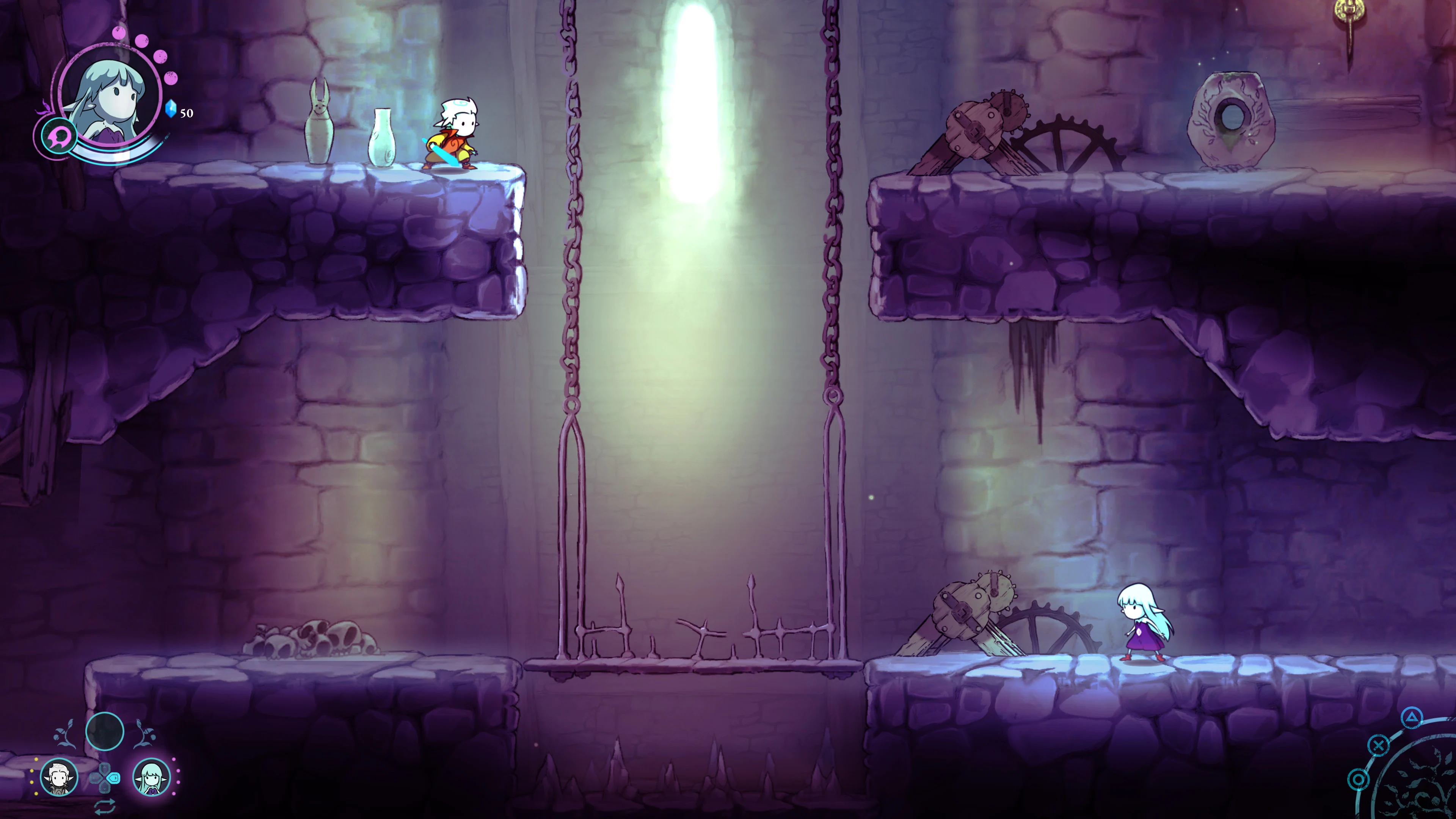The image size is (1456, 819).
Task: Click the Triangle button prompt
Action: (x=1412, y=719)
